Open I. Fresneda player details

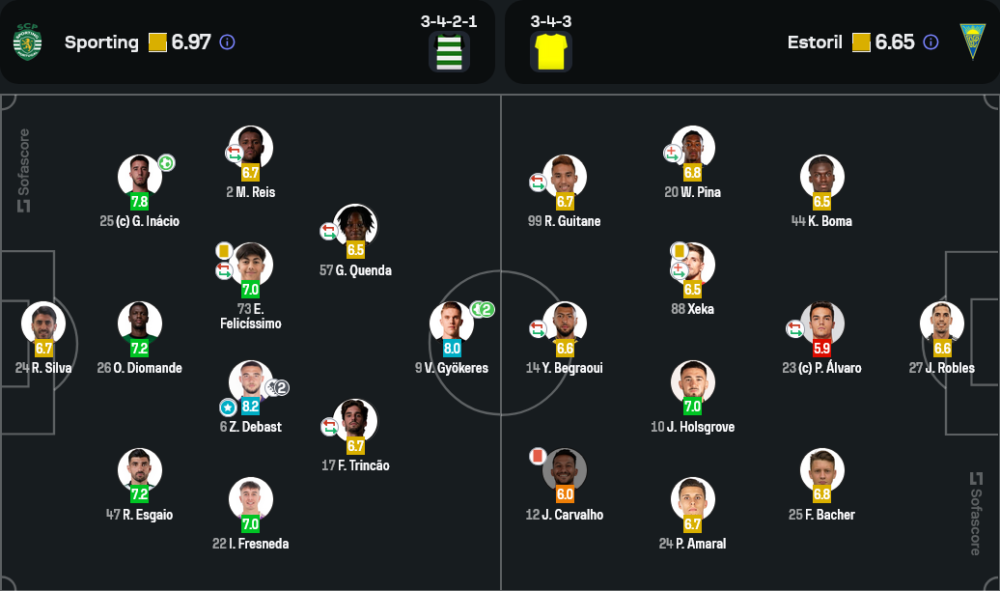250,500
